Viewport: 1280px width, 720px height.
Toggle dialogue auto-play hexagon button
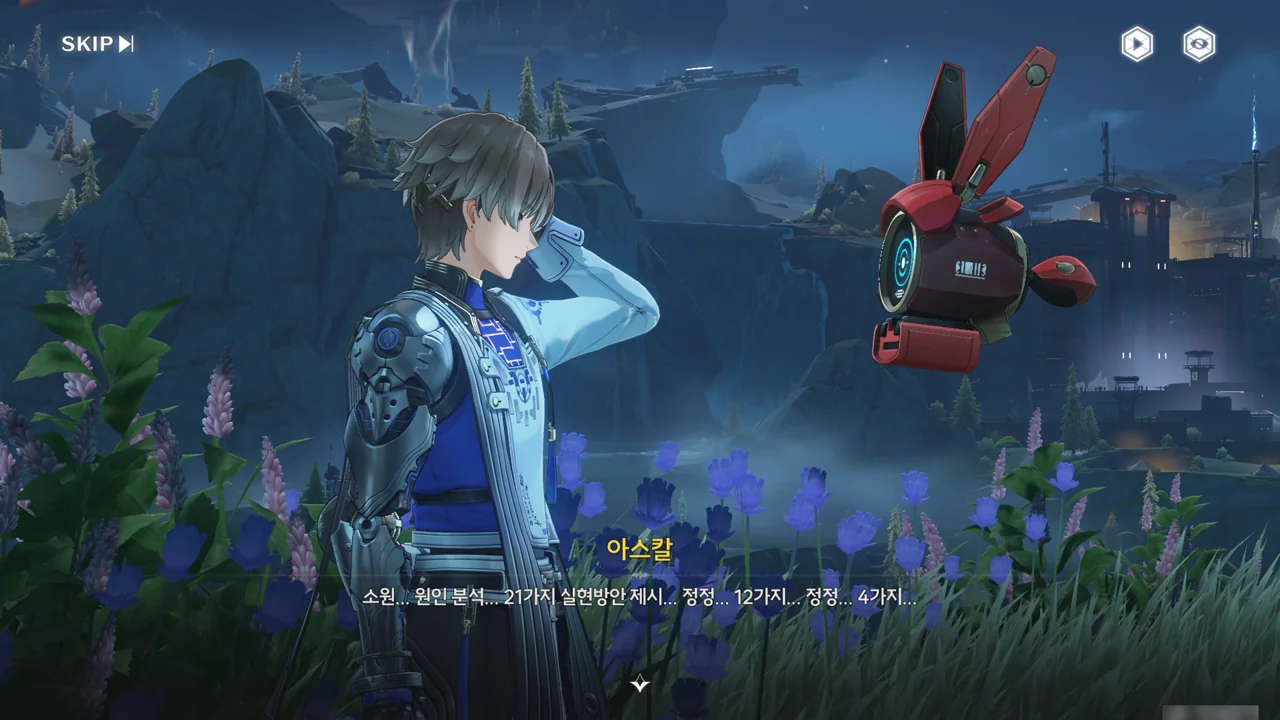1137,44
